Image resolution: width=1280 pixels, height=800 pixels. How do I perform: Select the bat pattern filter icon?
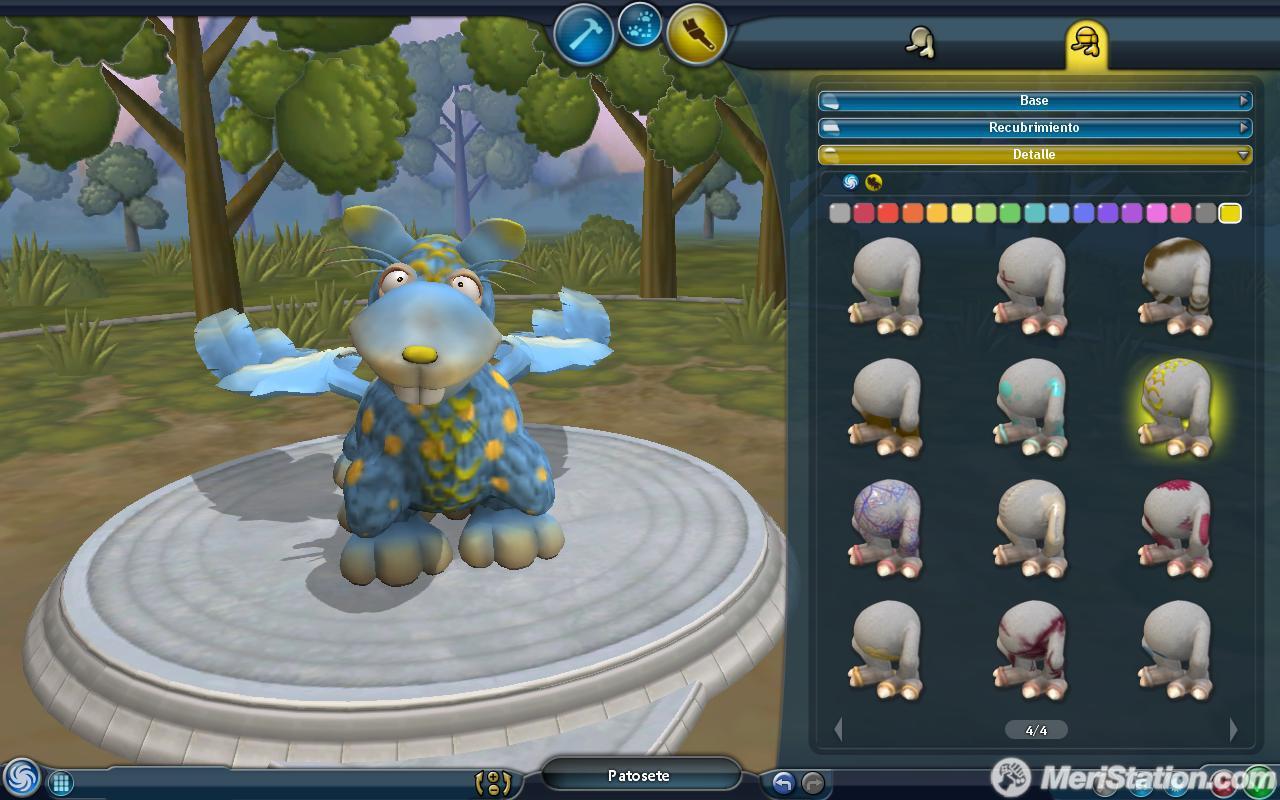point(874,184)
